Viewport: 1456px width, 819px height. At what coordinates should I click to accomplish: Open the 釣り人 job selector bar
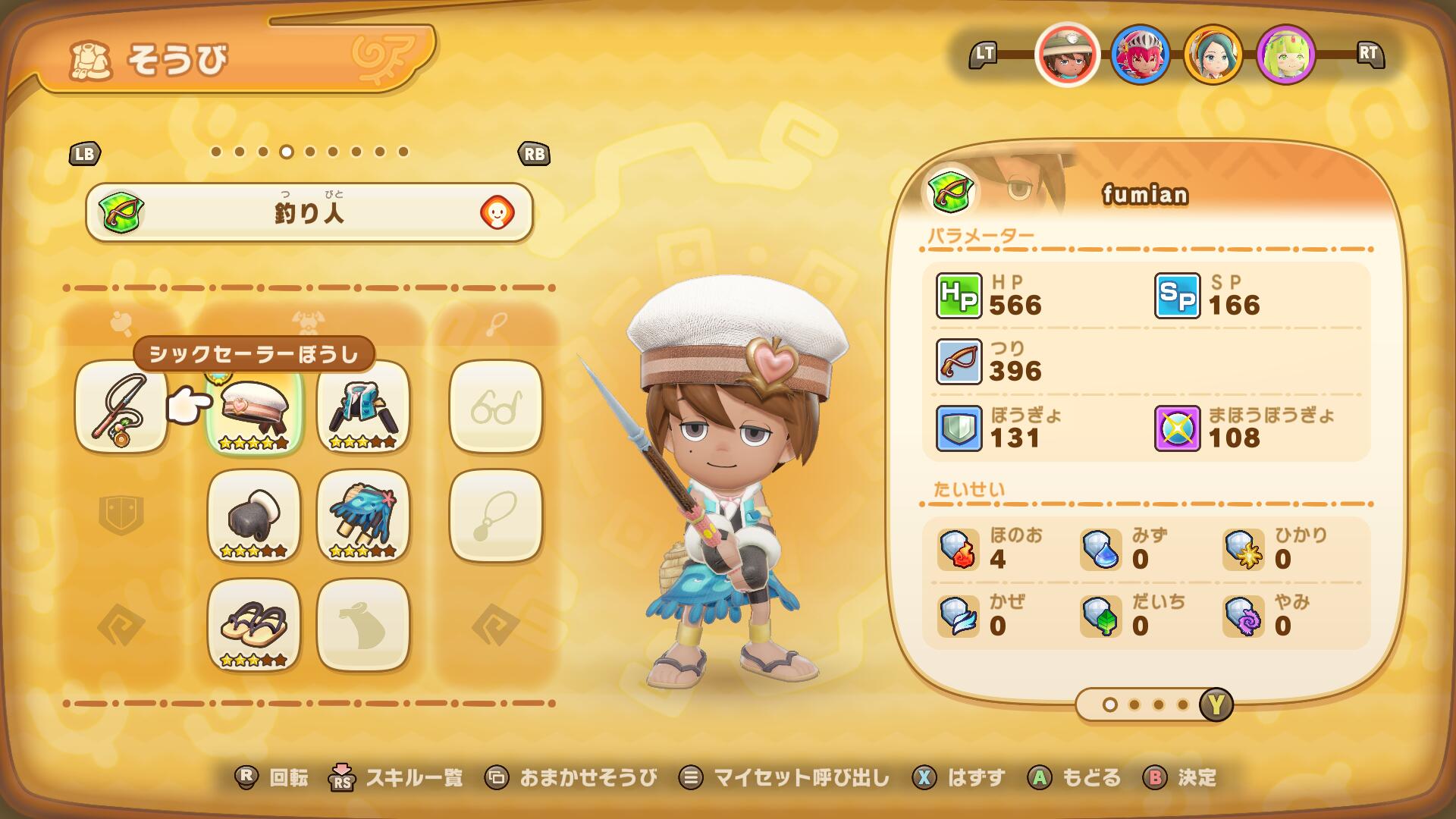point(309,213)
